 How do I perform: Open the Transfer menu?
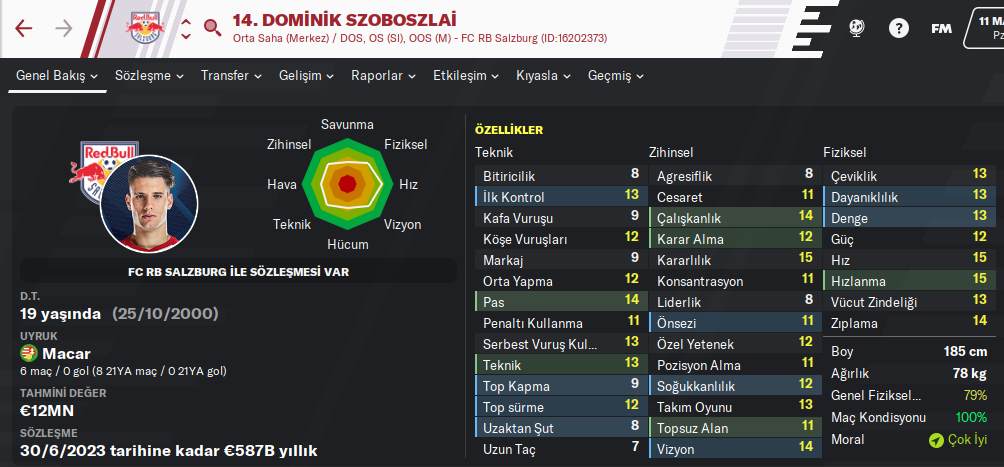click(231, 76)
